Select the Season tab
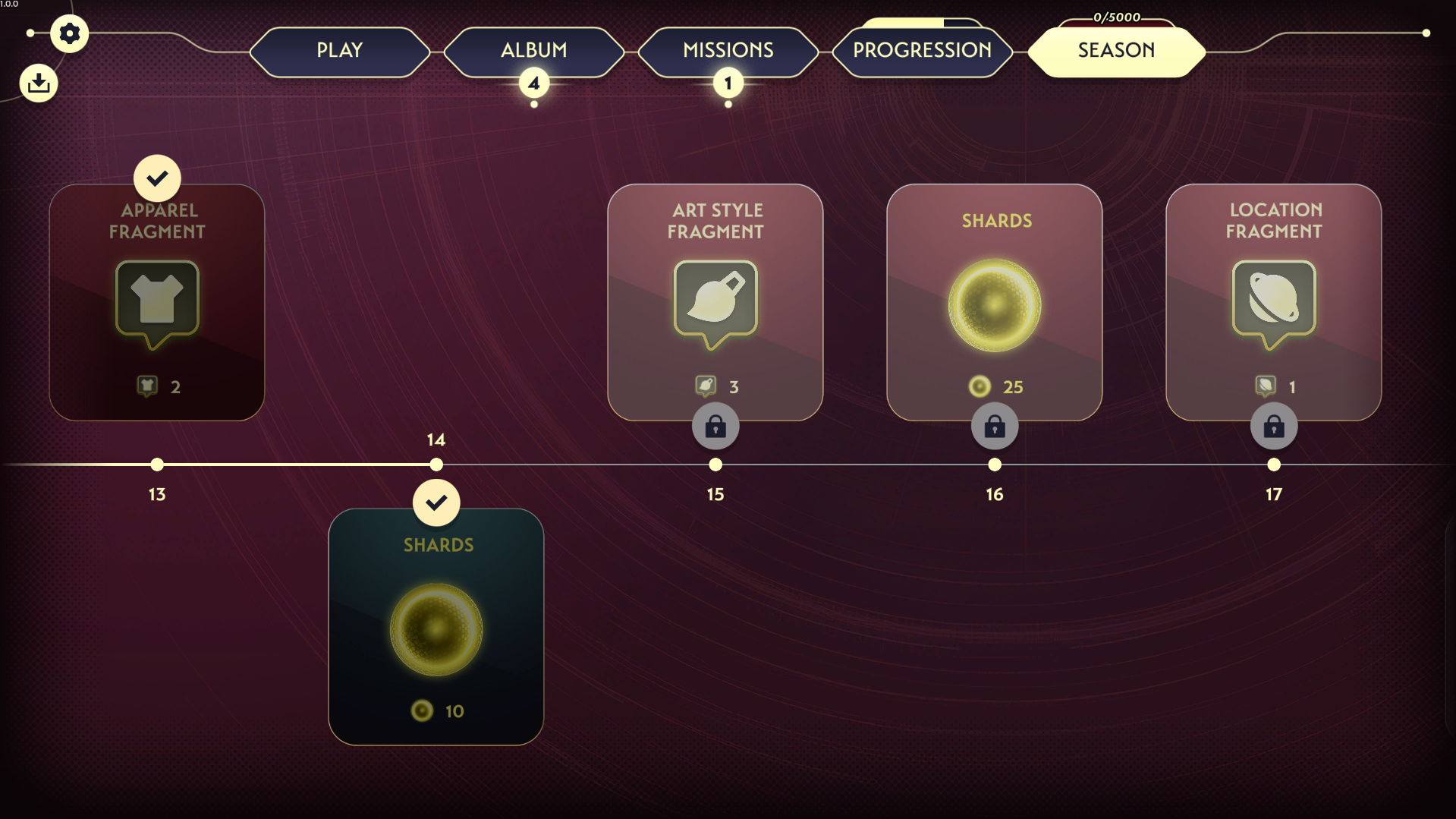Image resolution: width=1456 pixels, height=819 pixels. pos(1116,51)
